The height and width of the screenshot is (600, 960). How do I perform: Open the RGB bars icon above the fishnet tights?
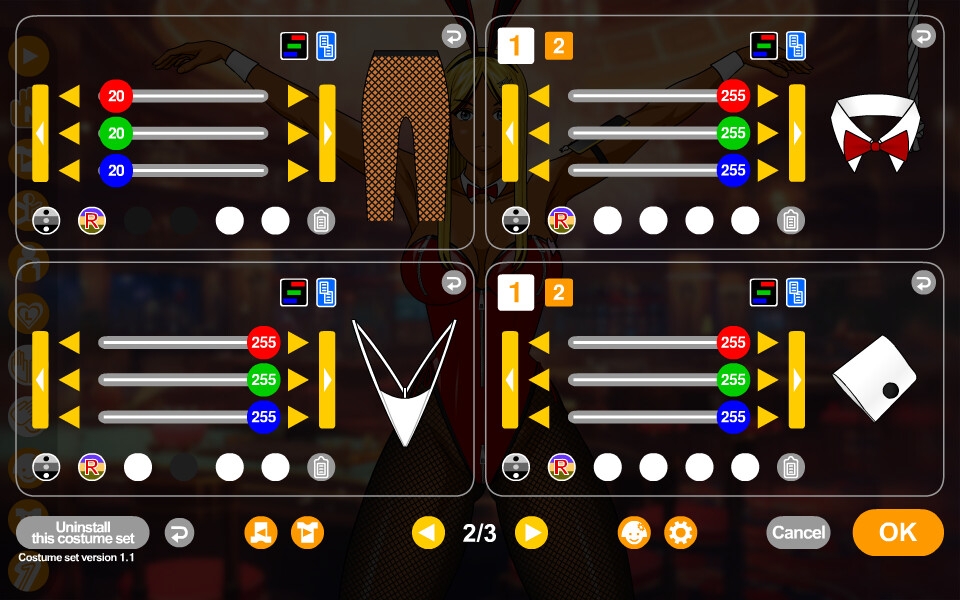click(294, 45)
